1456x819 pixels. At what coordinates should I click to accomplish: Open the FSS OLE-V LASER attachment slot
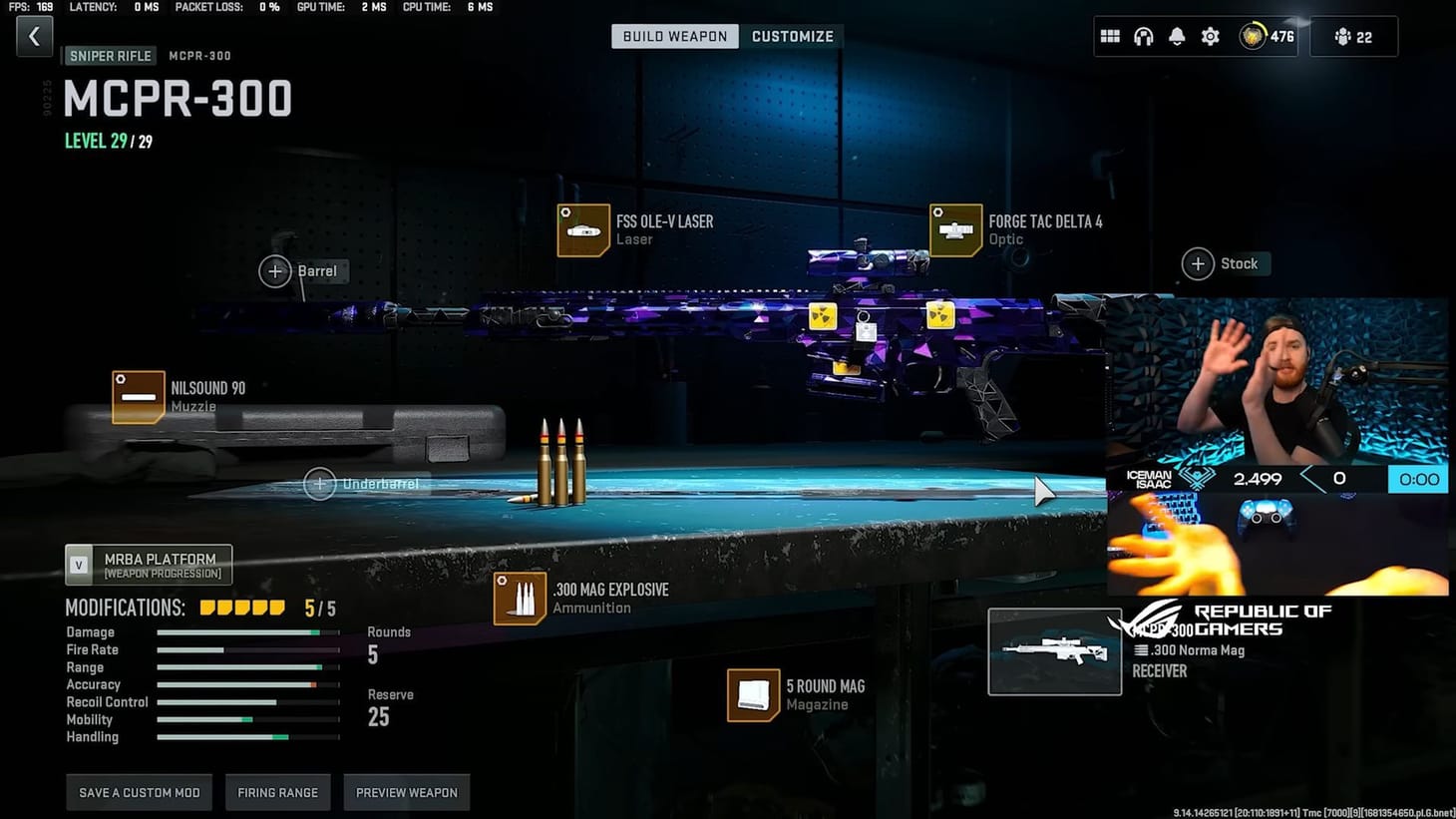pos(583,230)
